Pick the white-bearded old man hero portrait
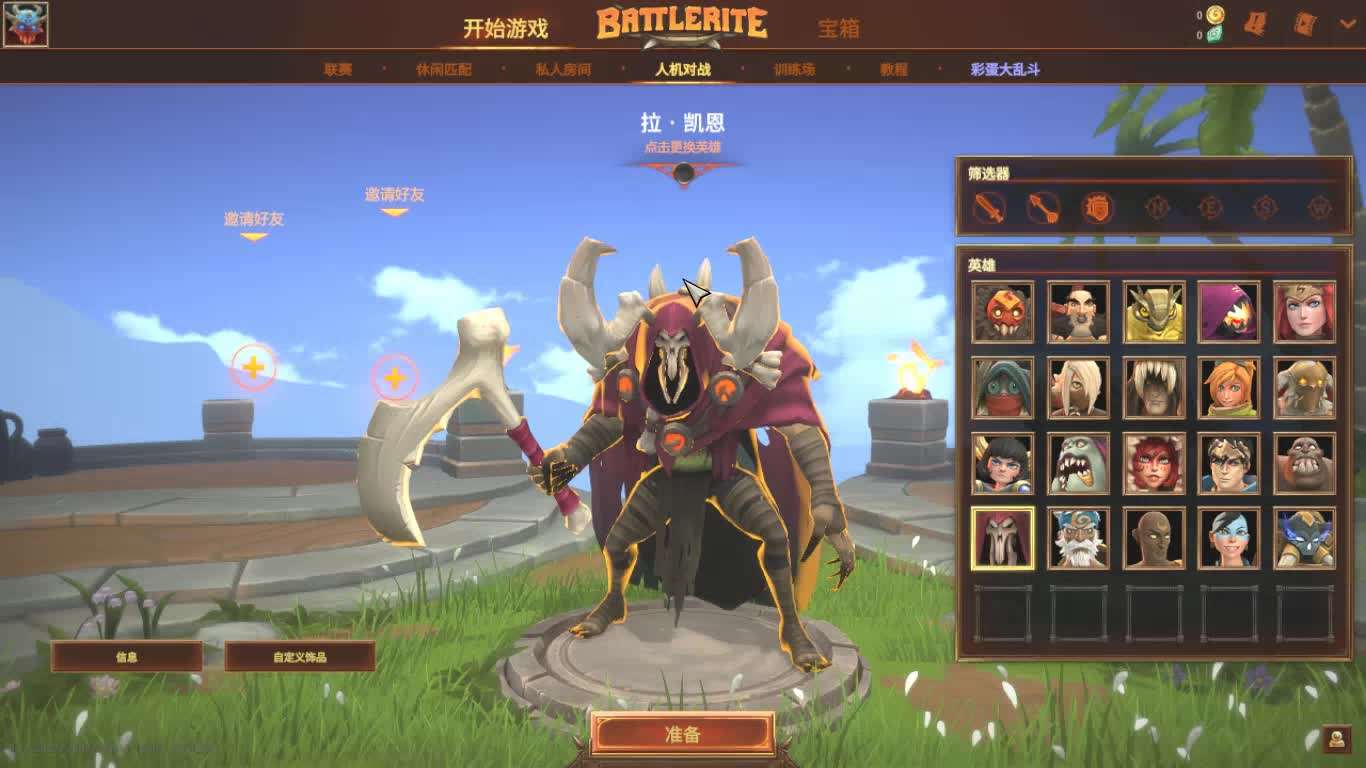Viewport: 1366px width, 768px height. 1078,538
